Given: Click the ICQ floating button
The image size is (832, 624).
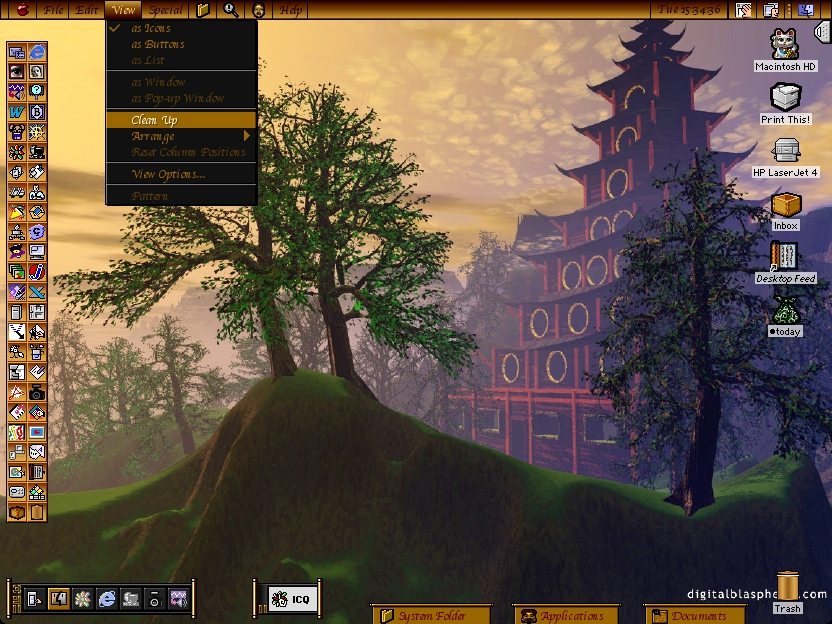Looking at the screenshot, I should (x=291, y=599).
